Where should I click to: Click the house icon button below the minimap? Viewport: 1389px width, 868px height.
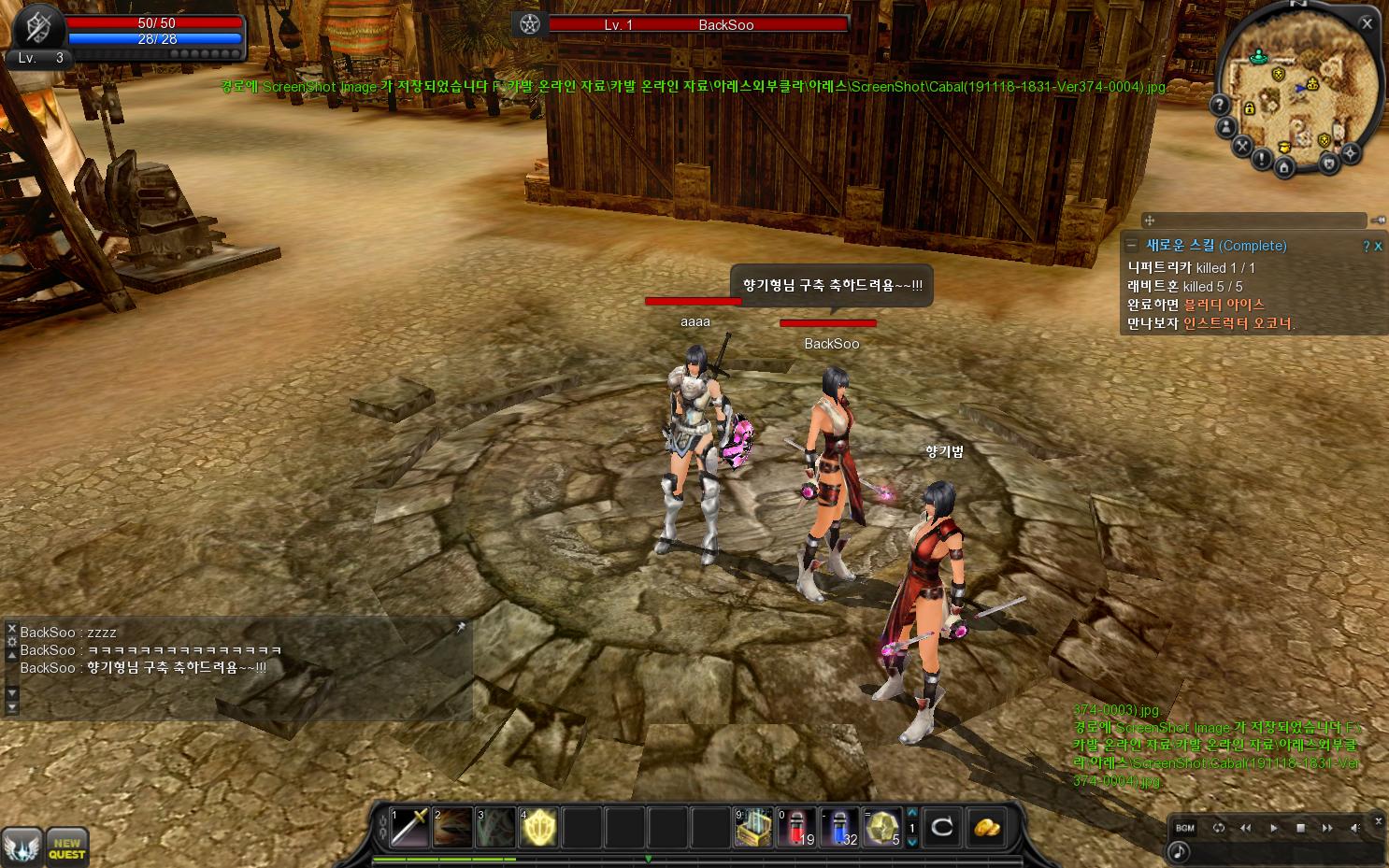point(1284,167)
